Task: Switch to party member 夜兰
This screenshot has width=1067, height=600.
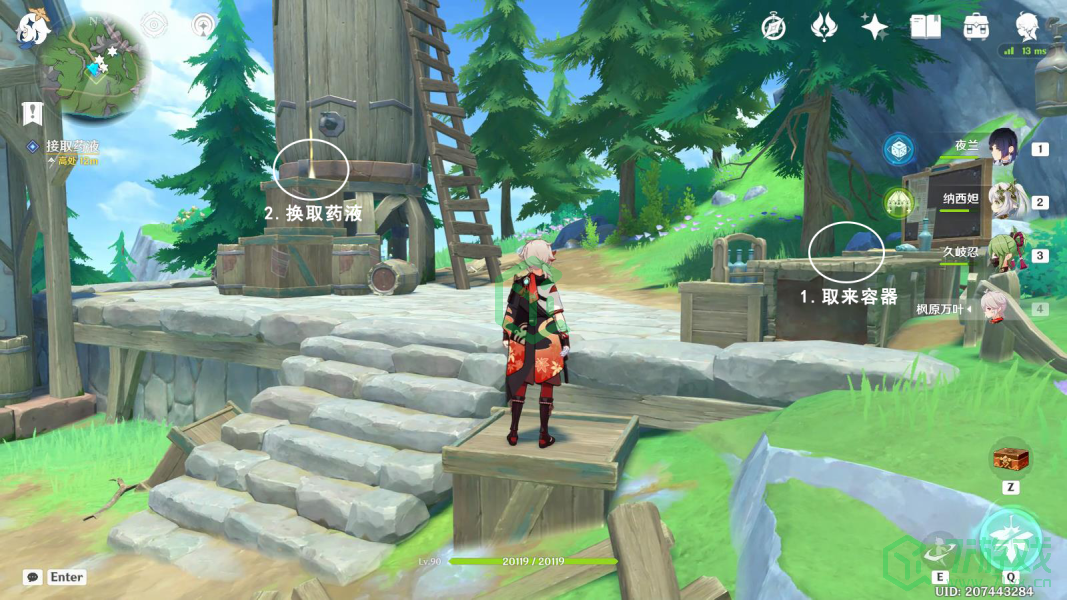Action: pyautogui.click(x=1002, y=148)
